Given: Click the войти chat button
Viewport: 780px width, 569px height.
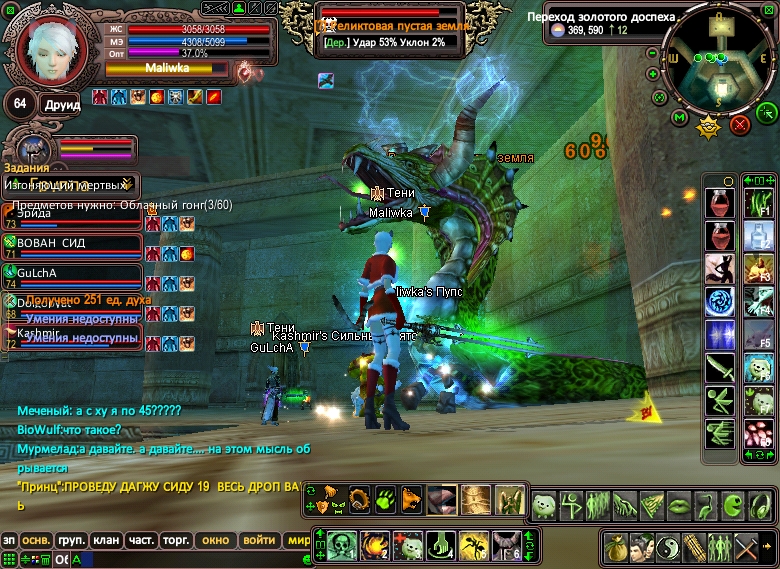Looking at the screenshot, I should coord(258,540).
